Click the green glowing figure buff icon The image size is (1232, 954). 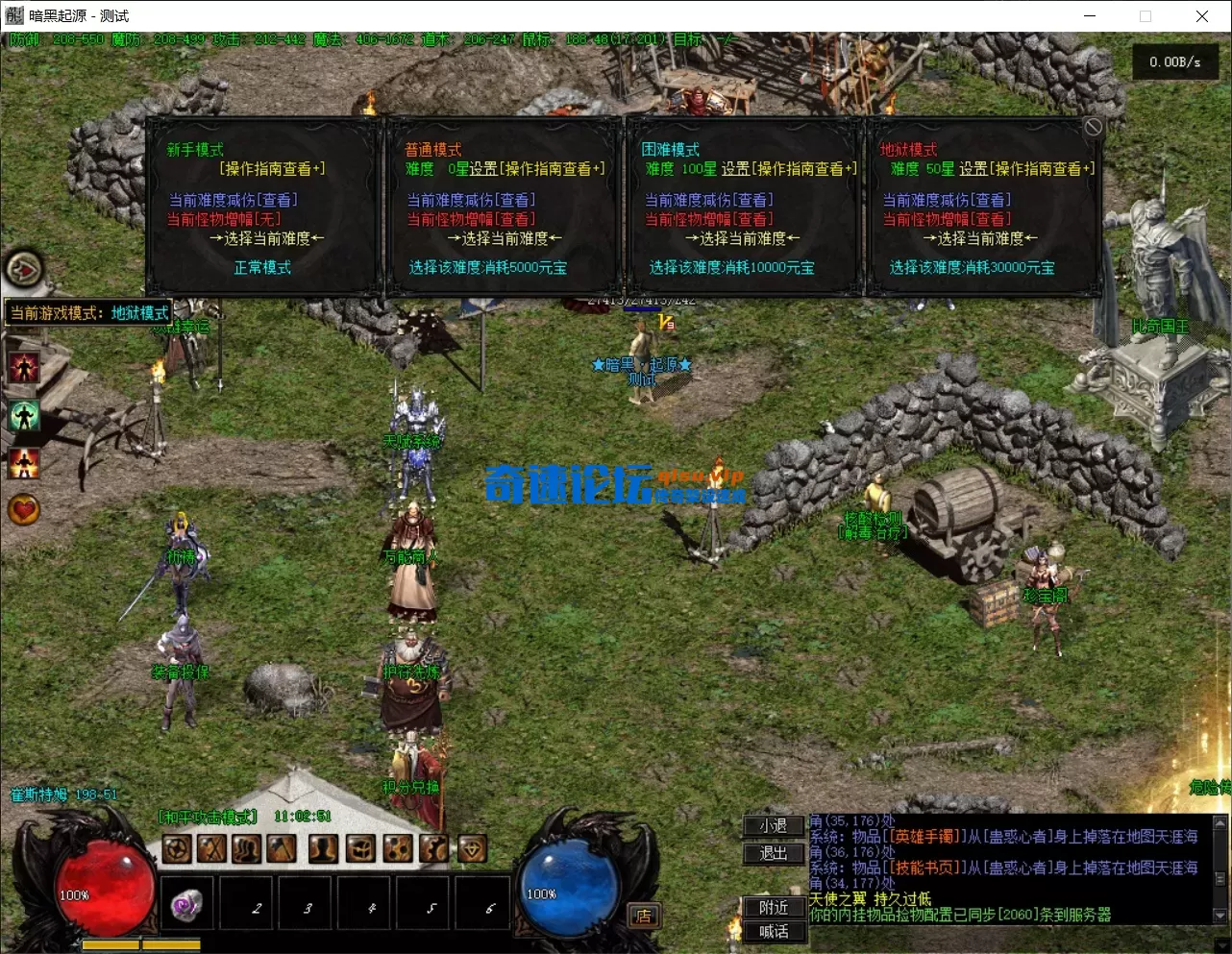[x=24, y=415]
